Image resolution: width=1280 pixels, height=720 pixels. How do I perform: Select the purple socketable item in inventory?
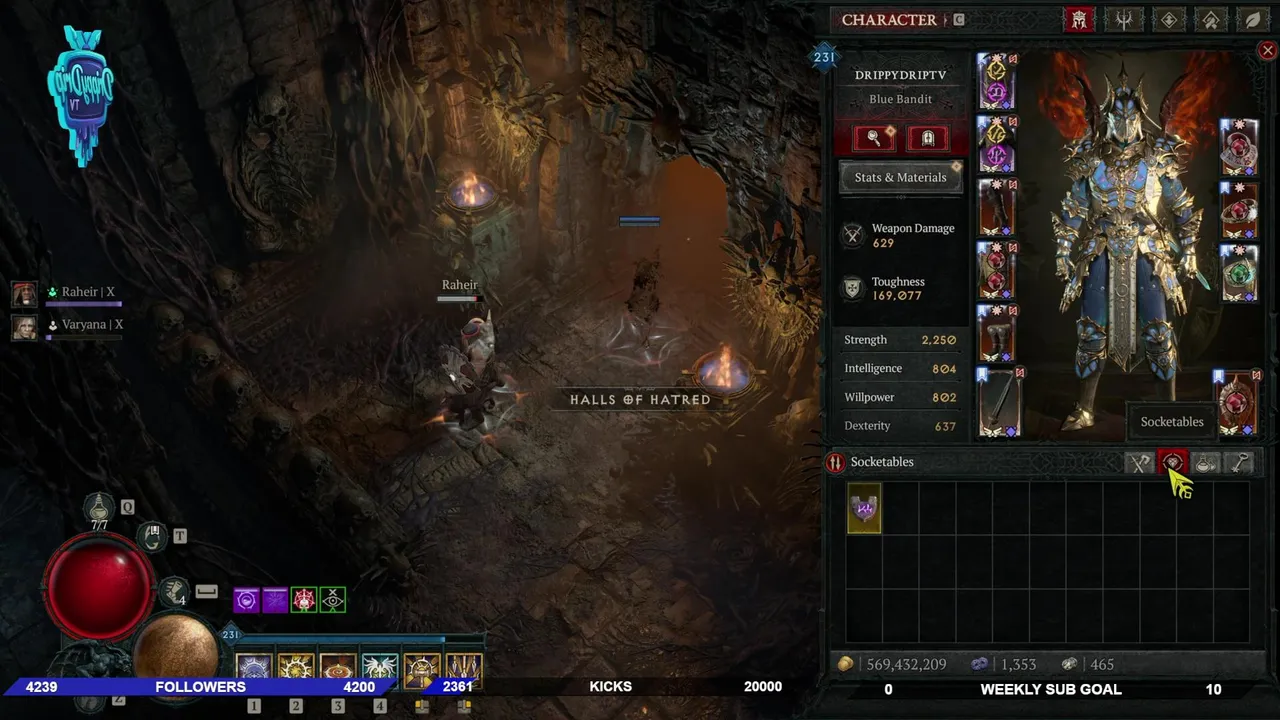(x=864, y=508)
